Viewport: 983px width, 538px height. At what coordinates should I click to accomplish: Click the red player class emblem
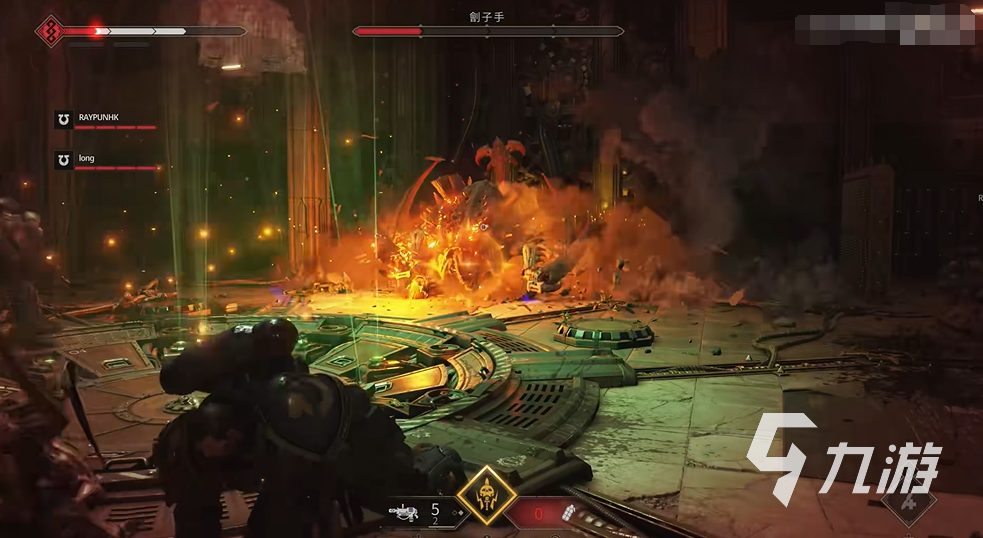pyautogui.click(x=47, y=32)
